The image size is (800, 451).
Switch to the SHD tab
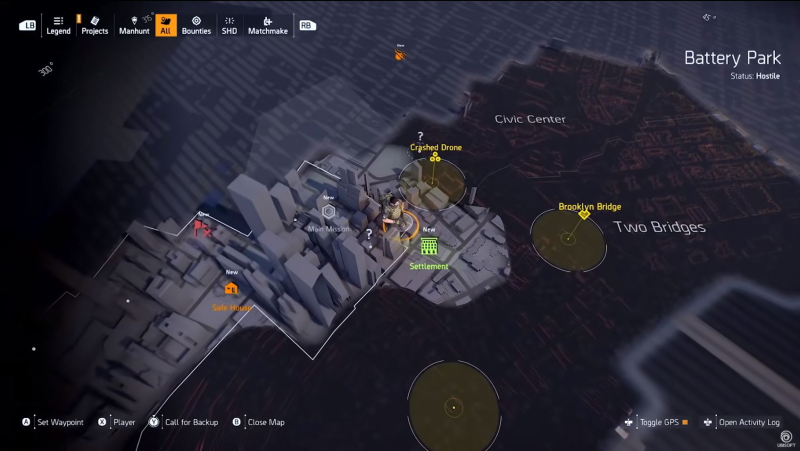tap(230, 25)
